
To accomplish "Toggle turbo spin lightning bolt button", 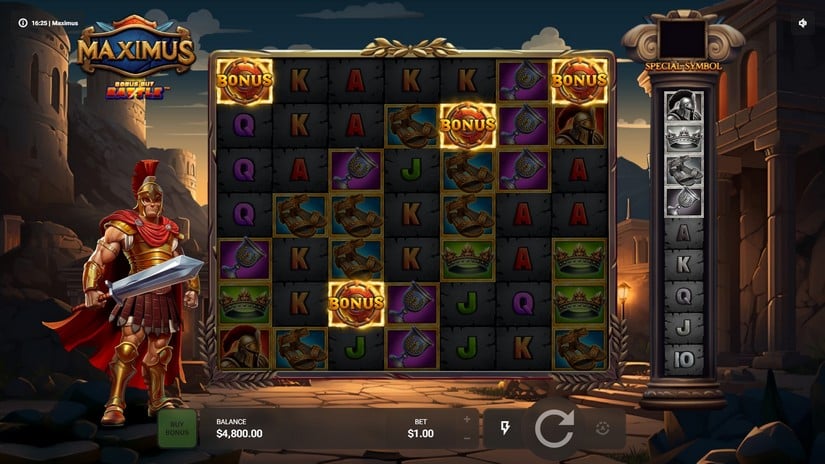I will 505,428.
